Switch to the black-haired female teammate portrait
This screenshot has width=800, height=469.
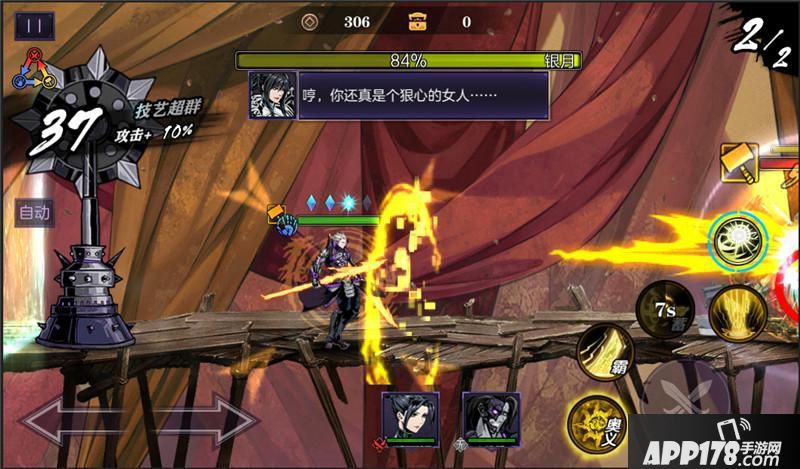point(410,415)
